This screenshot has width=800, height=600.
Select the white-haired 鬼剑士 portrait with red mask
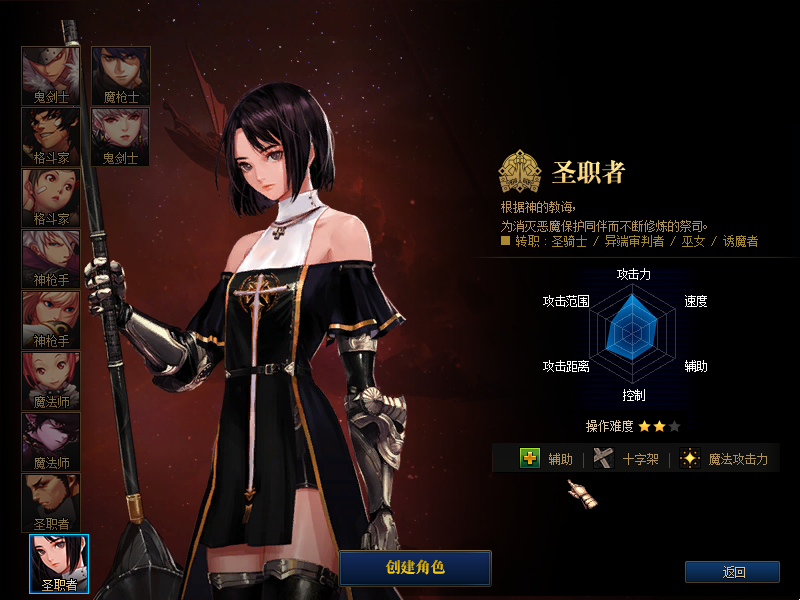click(50, 75)
